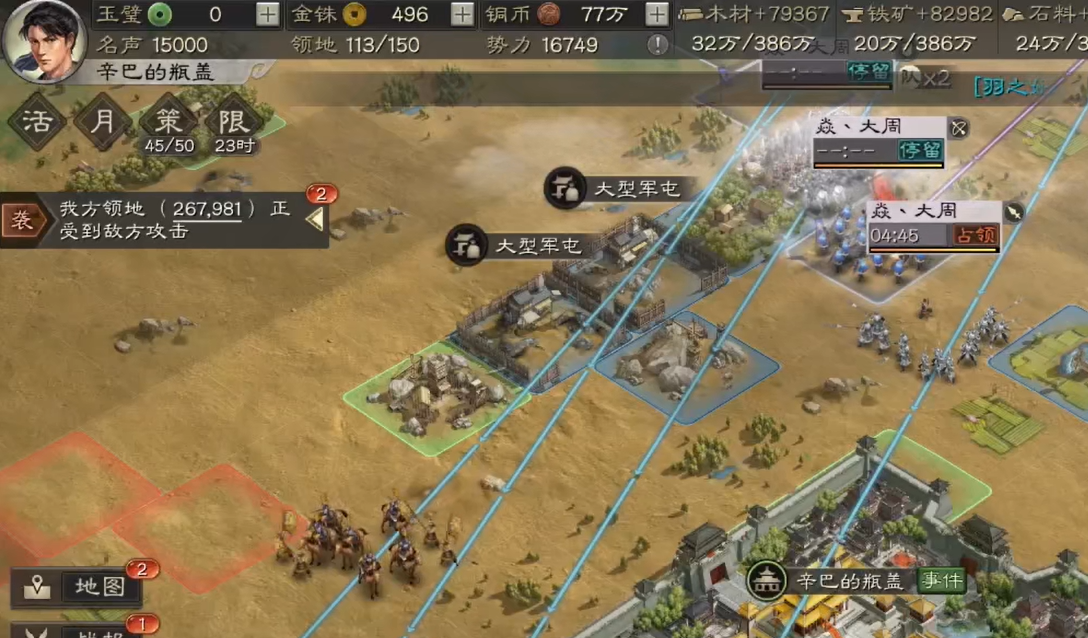1088x638 pixels.
Task: Open the player avatar profile
Action: (x=42, y=40)
